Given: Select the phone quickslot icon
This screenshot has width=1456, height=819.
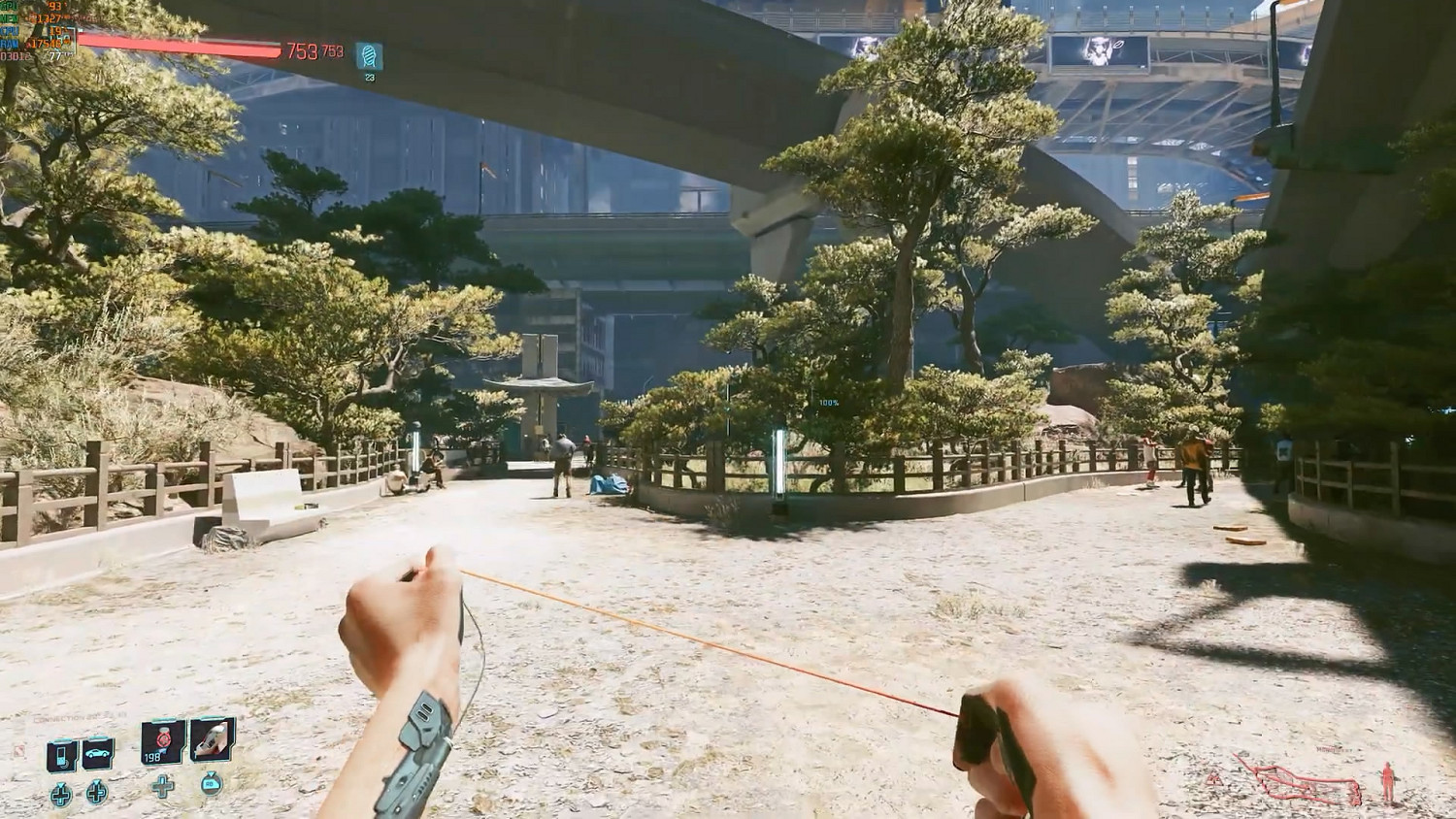Looking at the screenshot, I should click(61, 753).
